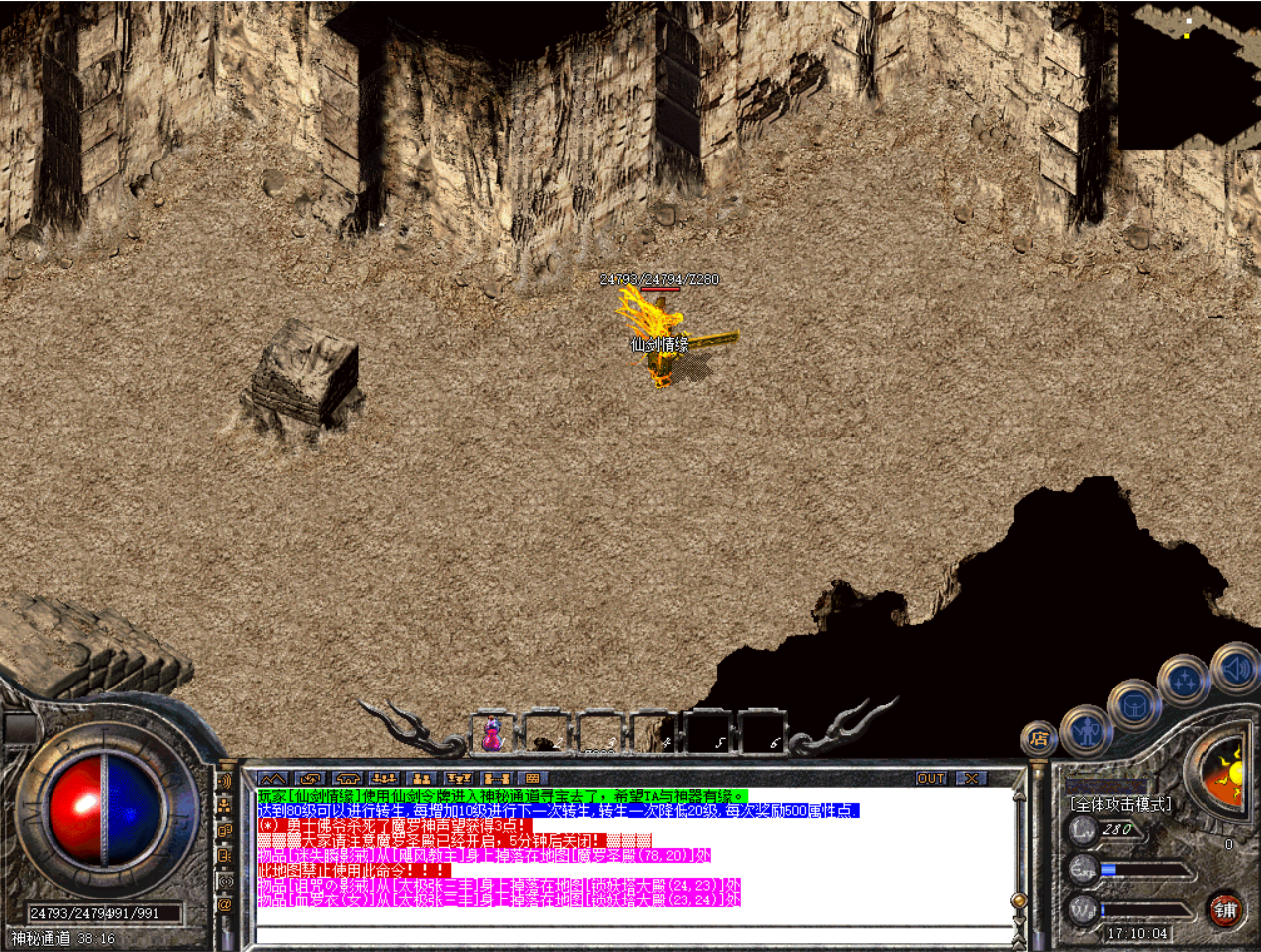1261x952 pixels.
Task: Change the 全体攻击模式 attack mode
Action: [1119, 804]
